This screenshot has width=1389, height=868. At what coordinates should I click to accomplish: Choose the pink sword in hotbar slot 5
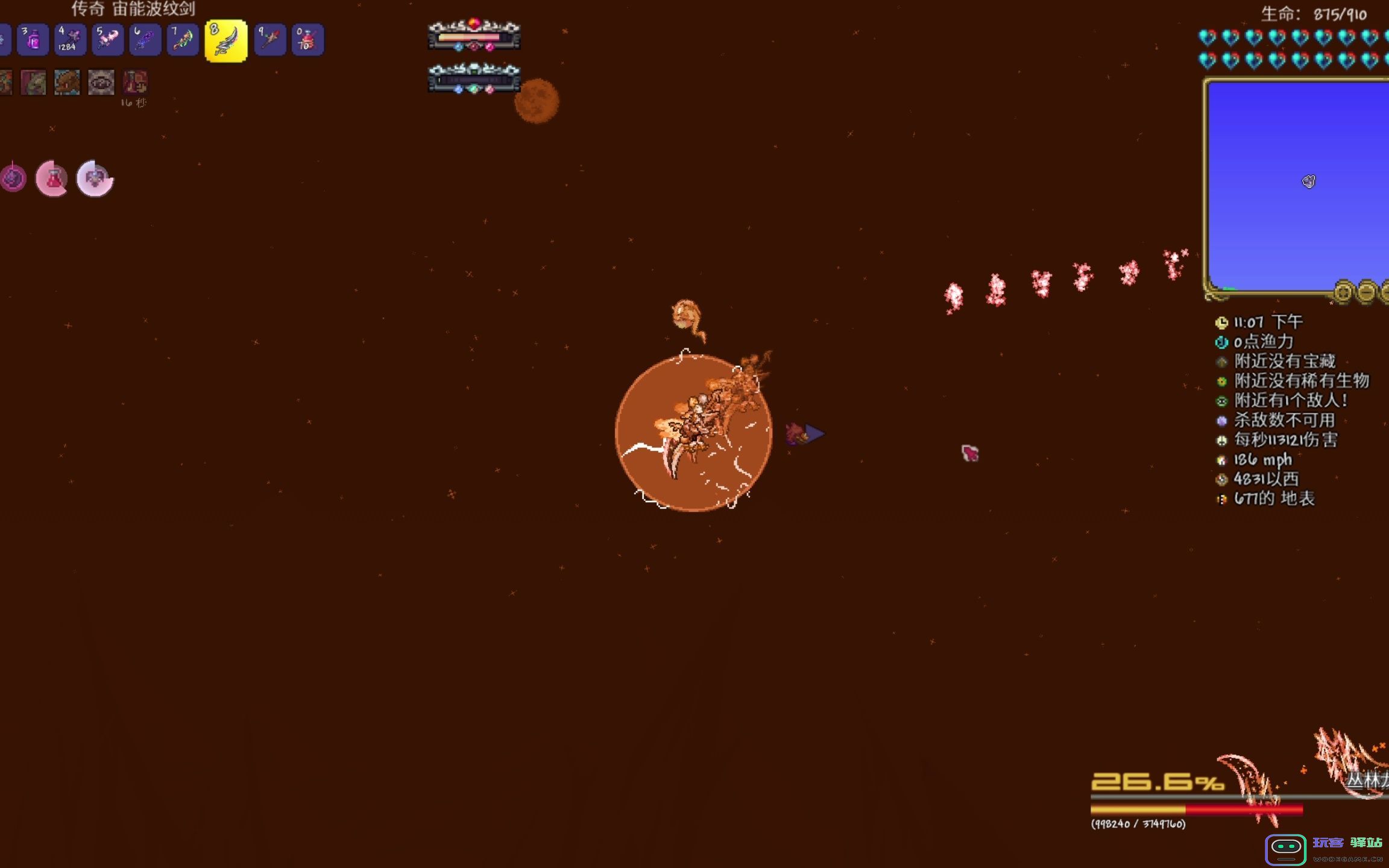point(108,40)
